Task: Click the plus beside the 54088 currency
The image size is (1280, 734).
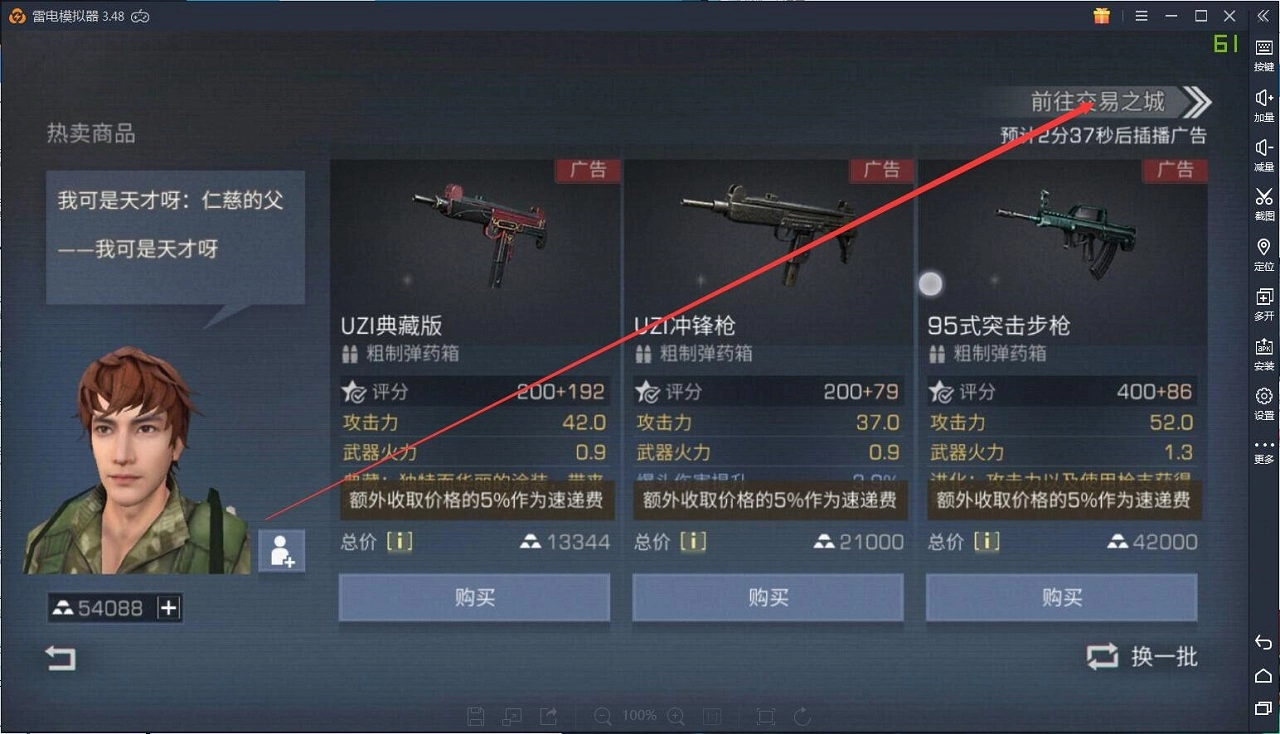Action: click(x=166, y=607)
